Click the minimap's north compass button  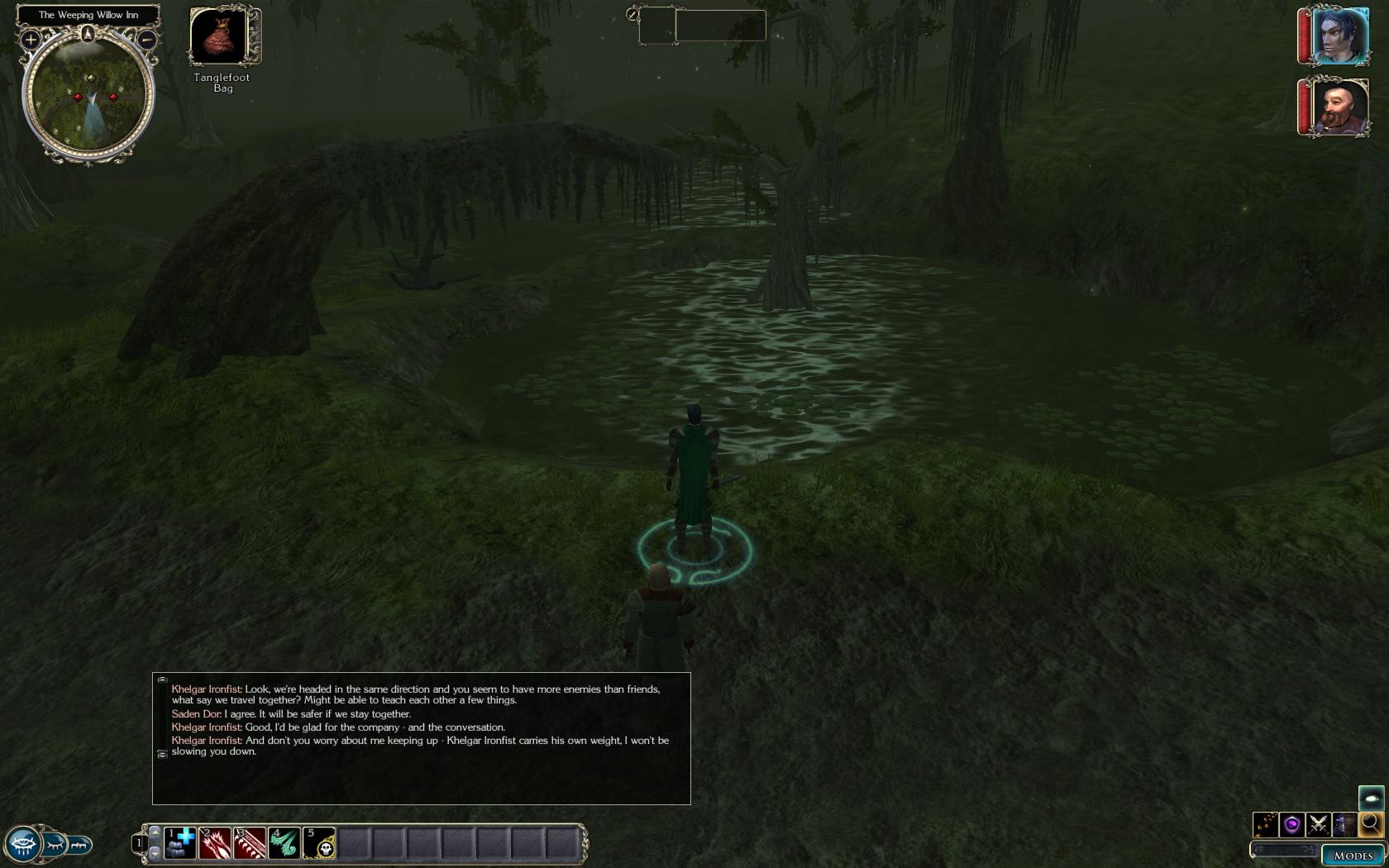coord(88,34)
